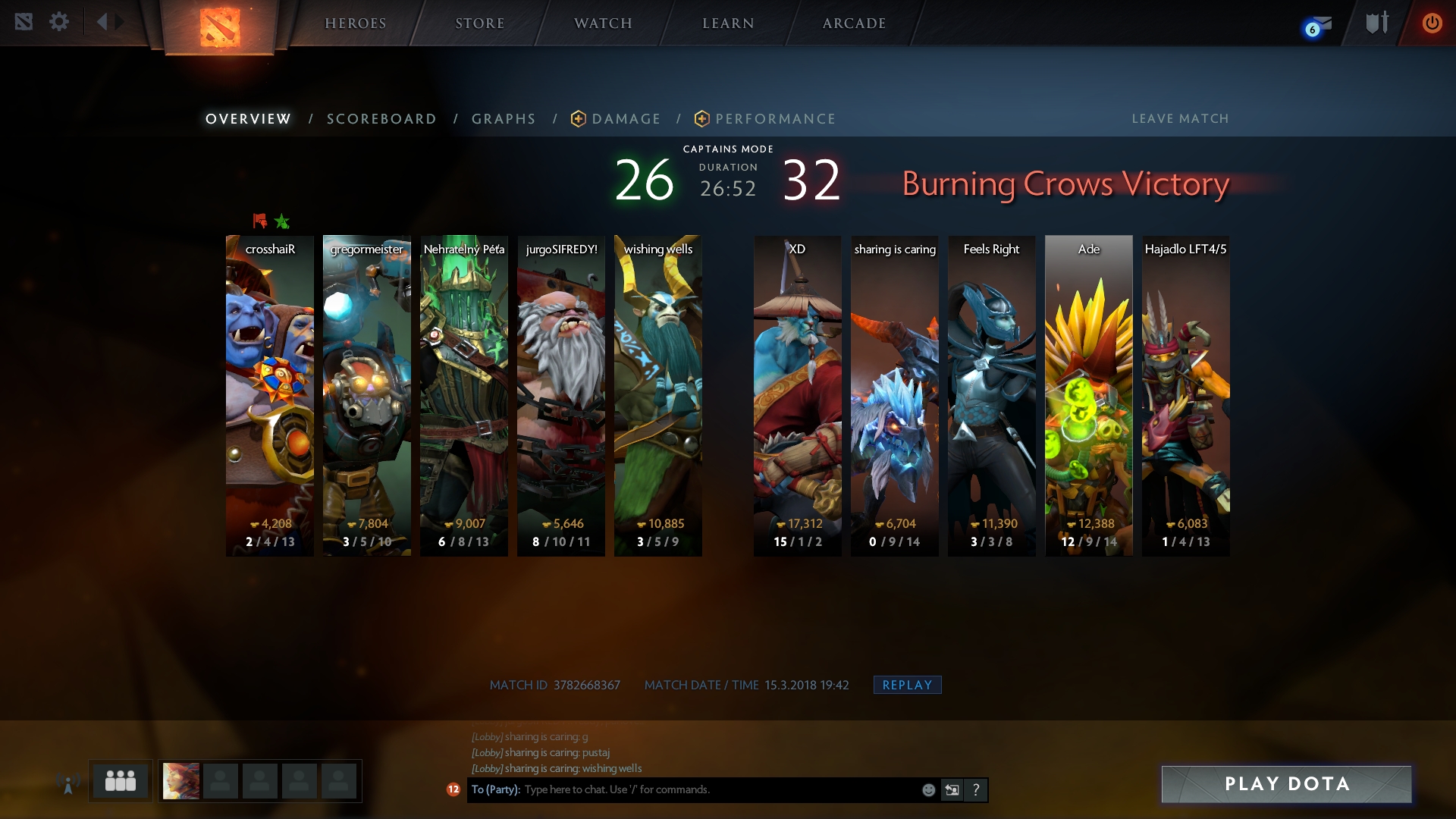The height and width of the screenshot is (819, 1456).
Task: Open the Watch section
Action: (603, 24)
